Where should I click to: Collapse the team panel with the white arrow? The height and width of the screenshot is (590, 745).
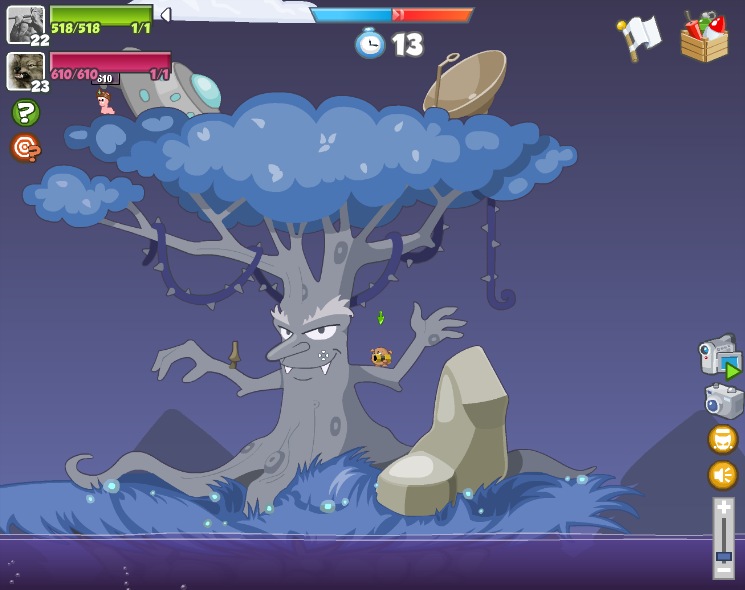166,15
